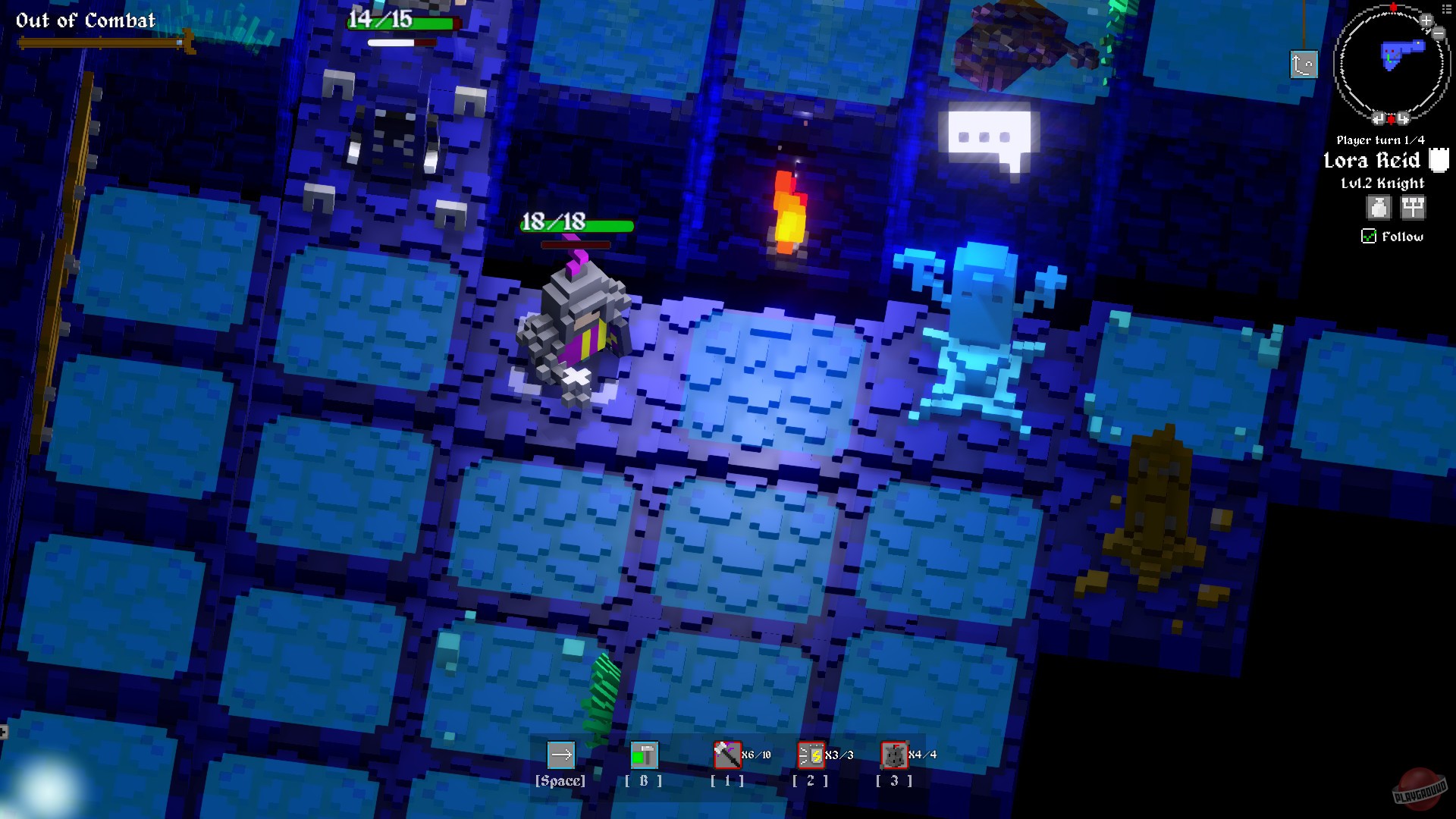Image resolution: width=1456 pixels, height=819 pixels.
Task: Collapse the minimap with the minus control
Action: (1437, 33)
